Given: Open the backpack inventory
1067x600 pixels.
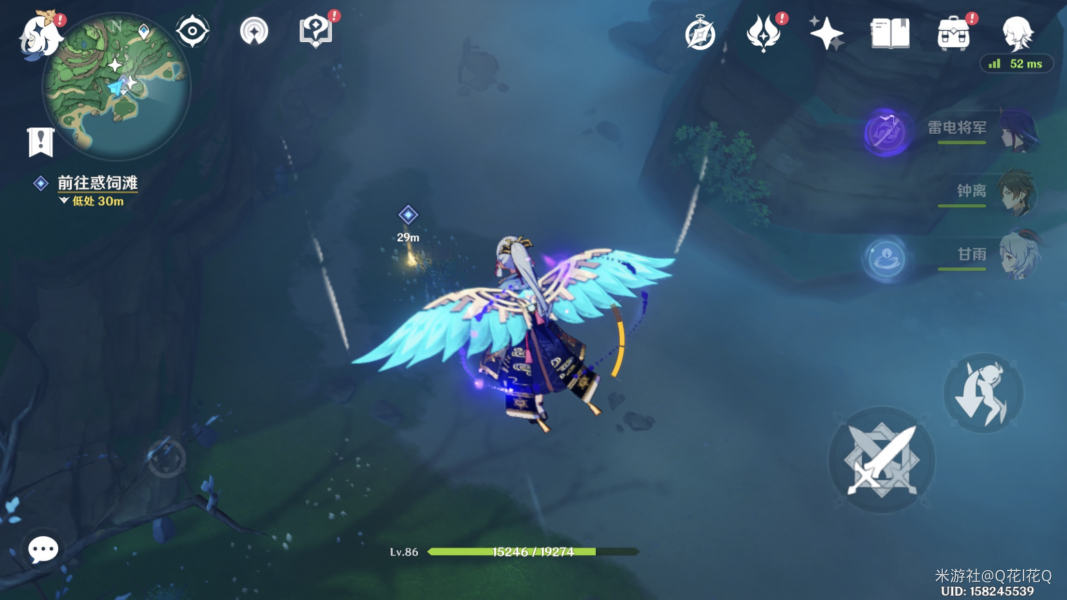Looking at the screenshot, I should click(x=953, y=33).
